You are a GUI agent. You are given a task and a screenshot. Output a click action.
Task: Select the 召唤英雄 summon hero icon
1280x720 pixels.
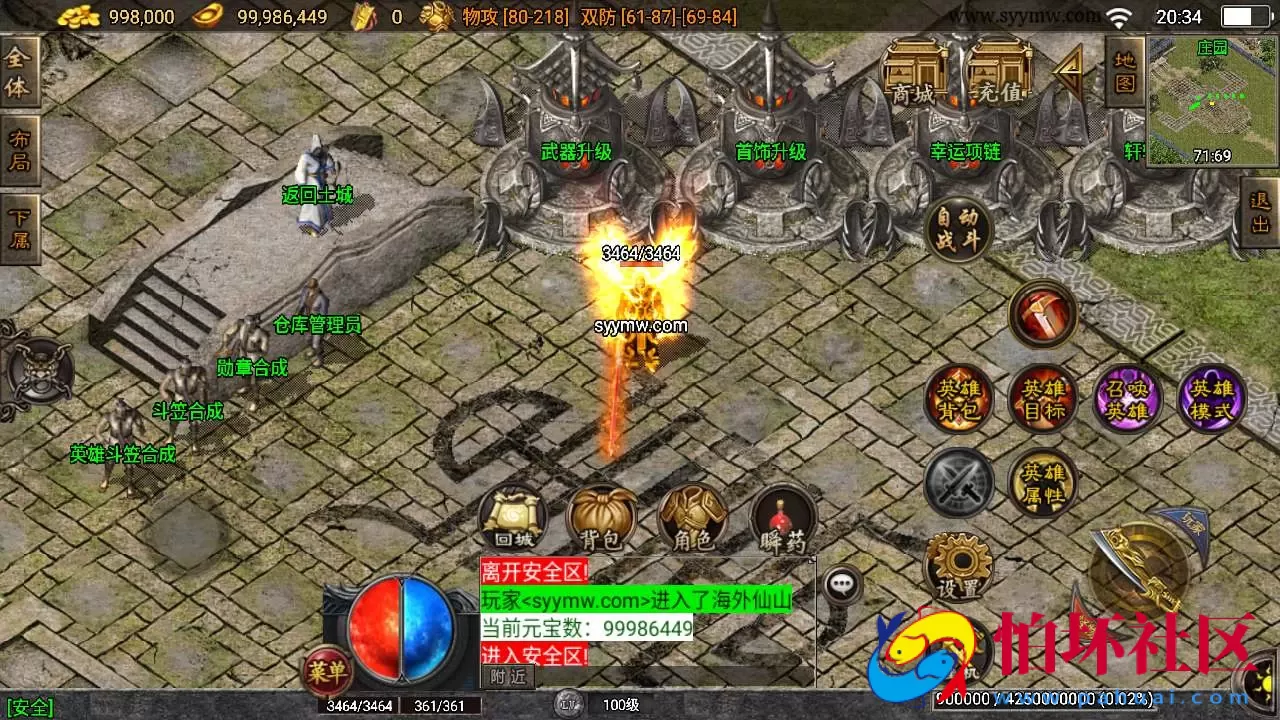(1128, 399)
